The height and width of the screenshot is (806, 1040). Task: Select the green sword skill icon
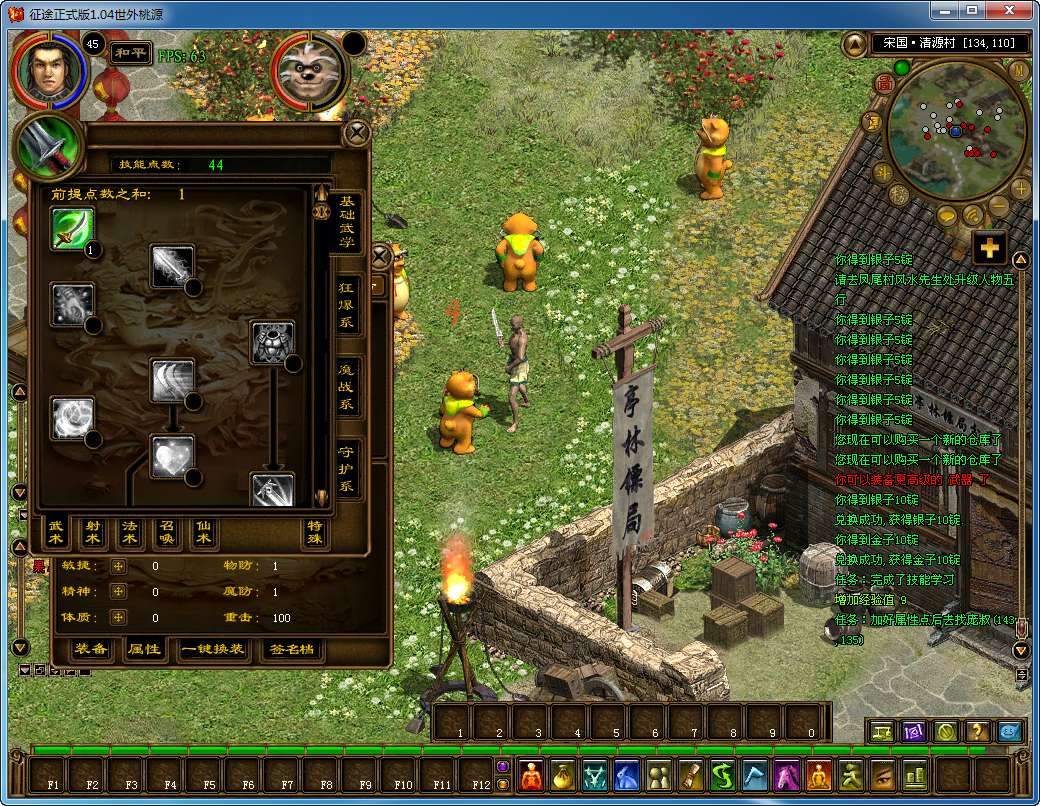click(73, 229)
